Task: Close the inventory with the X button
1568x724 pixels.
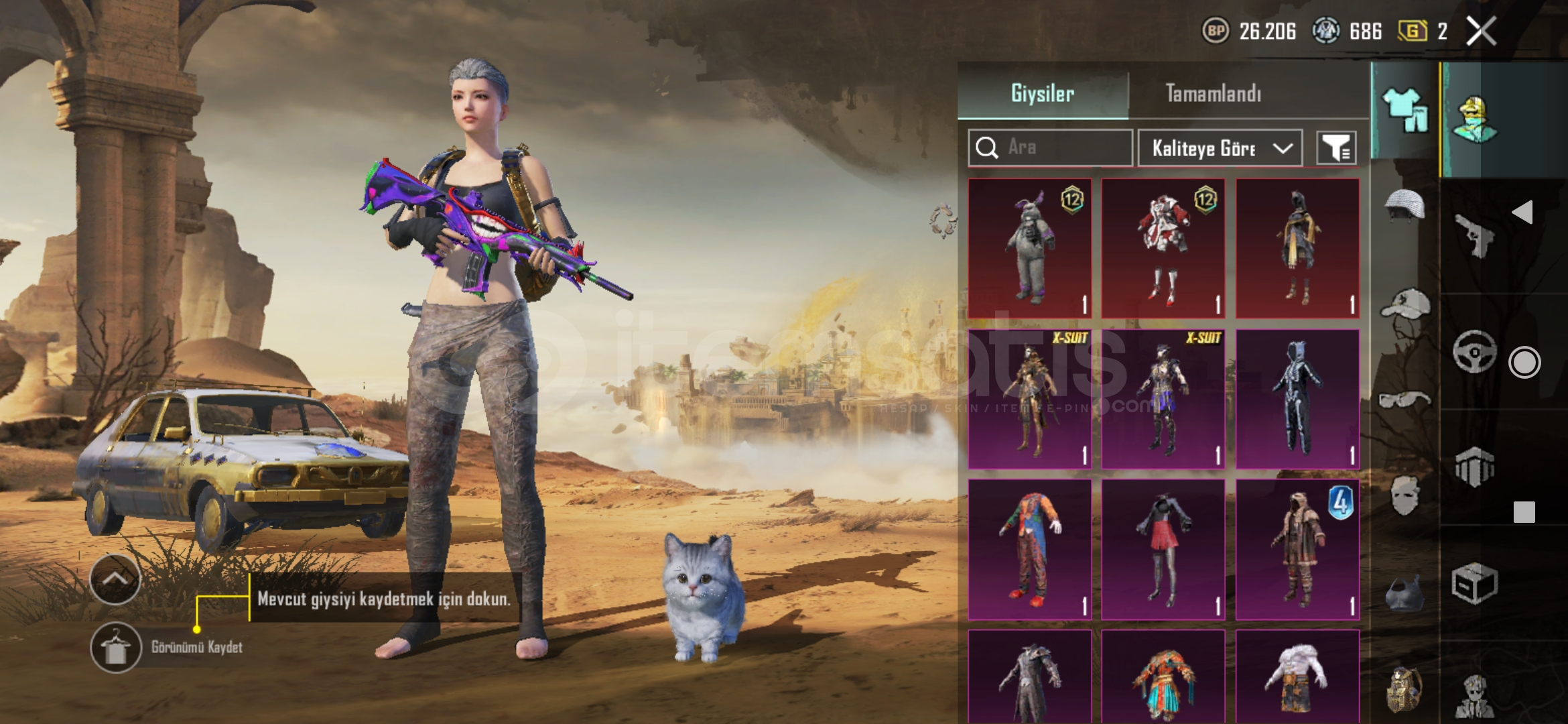Action: (x=1481, y=31)
